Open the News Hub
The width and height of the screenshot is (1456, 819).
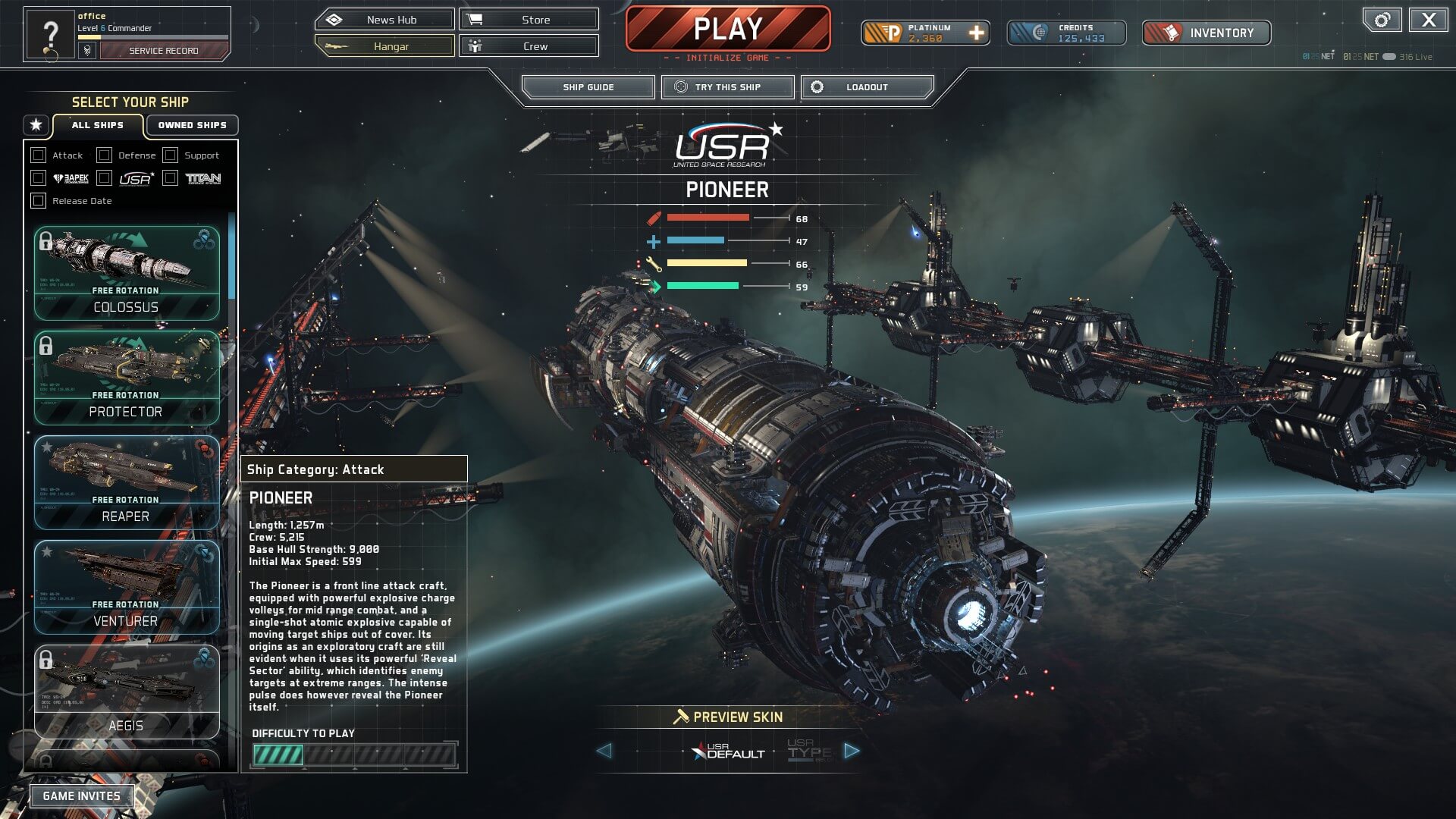pos(384,20)
